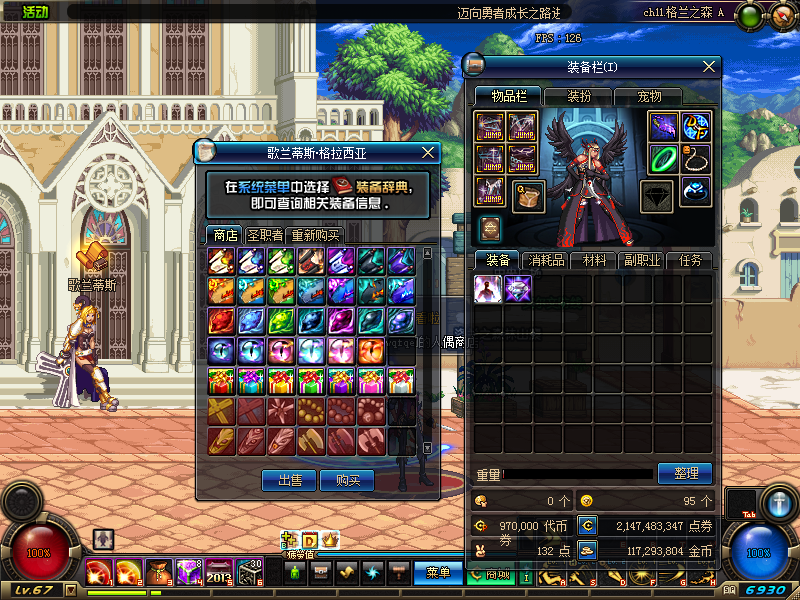
Task: Click the 出售 sell button
Action: (290, 481)
